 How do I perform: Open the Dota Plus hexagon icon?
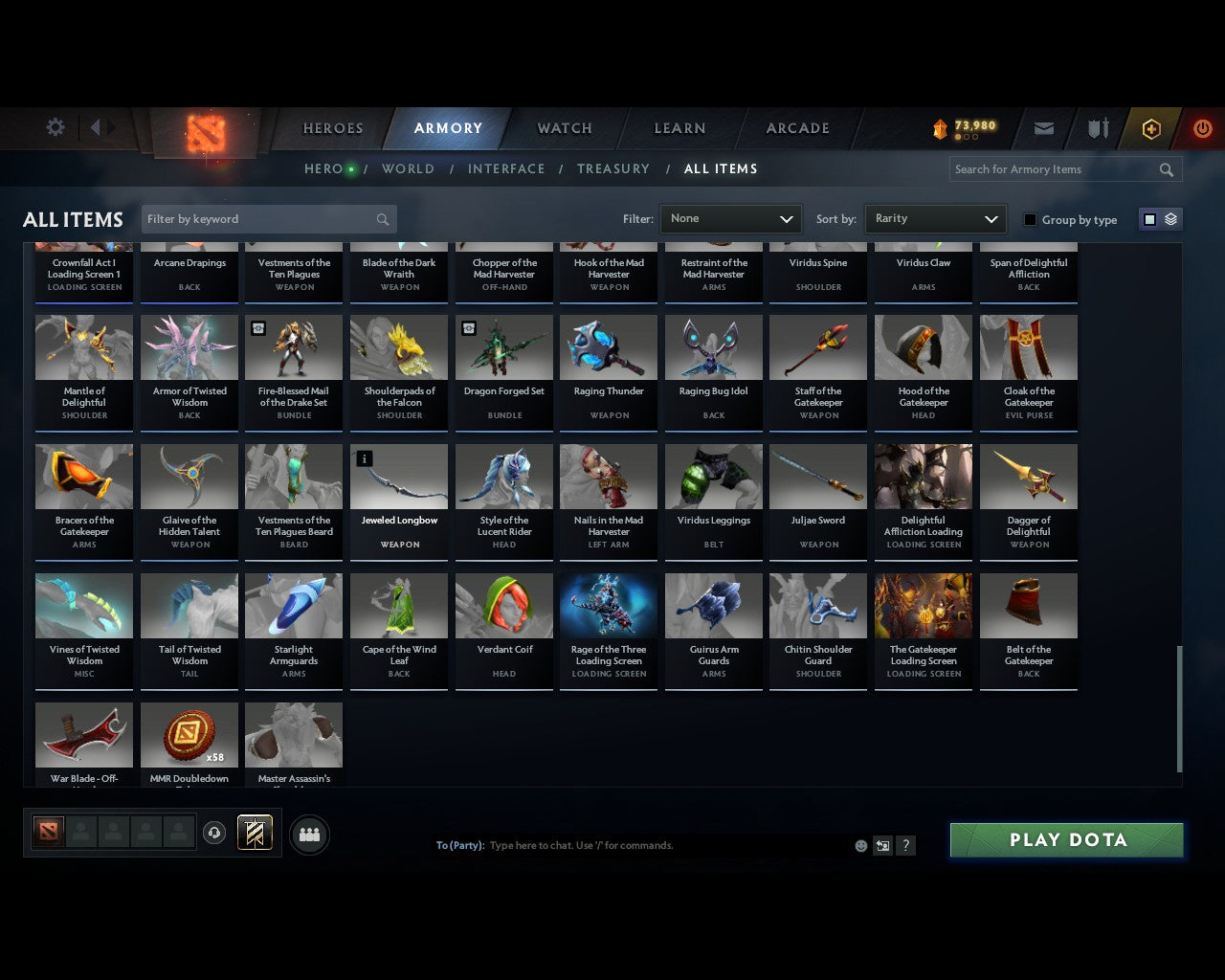[x=1151, y=128]
